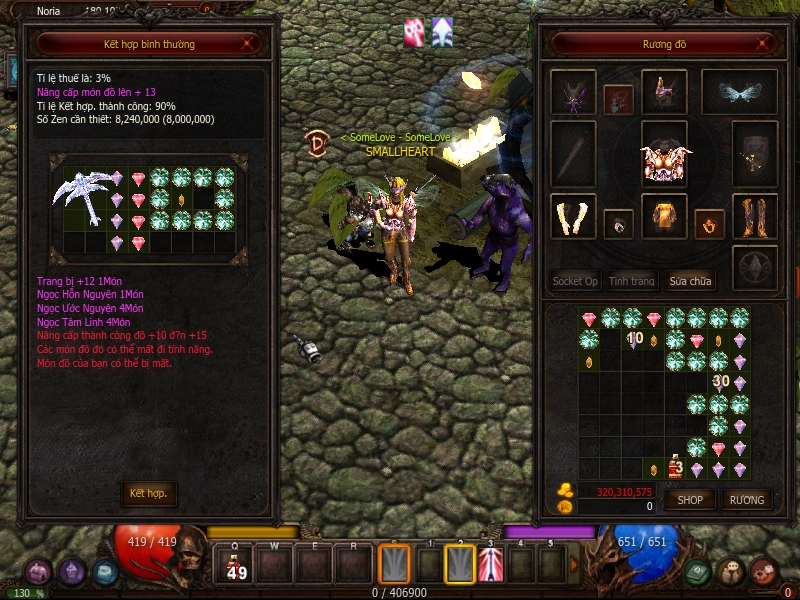This screenshot has height=600, width=800.
Task: Select the equipped gloves slot
Action: pos(573,216)
